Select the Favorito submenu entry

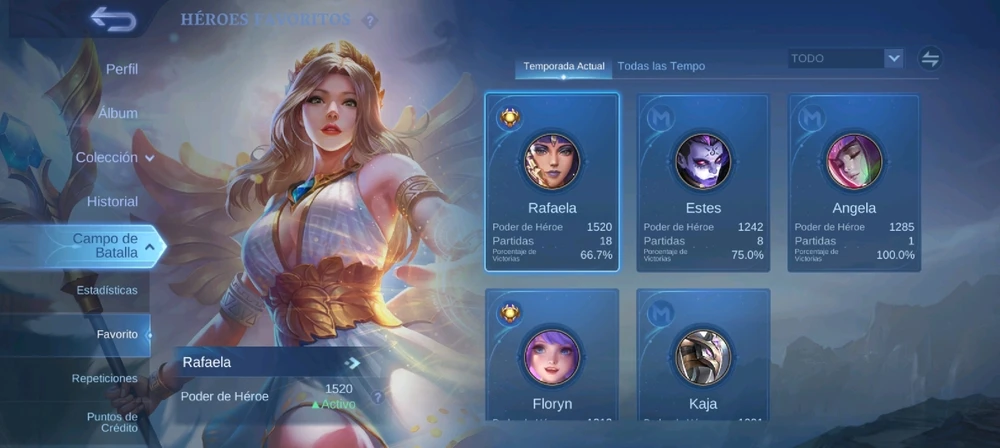click(x=117, y=334)
